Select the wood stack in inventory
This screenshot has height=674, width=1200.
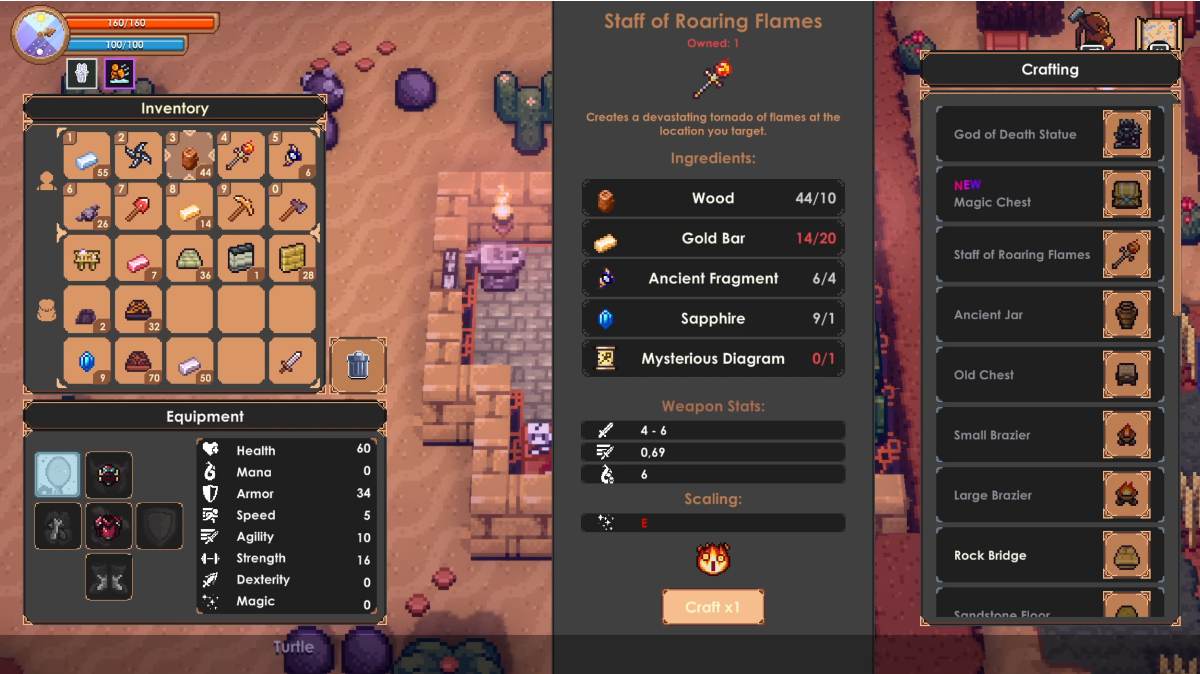coord(190,156)
